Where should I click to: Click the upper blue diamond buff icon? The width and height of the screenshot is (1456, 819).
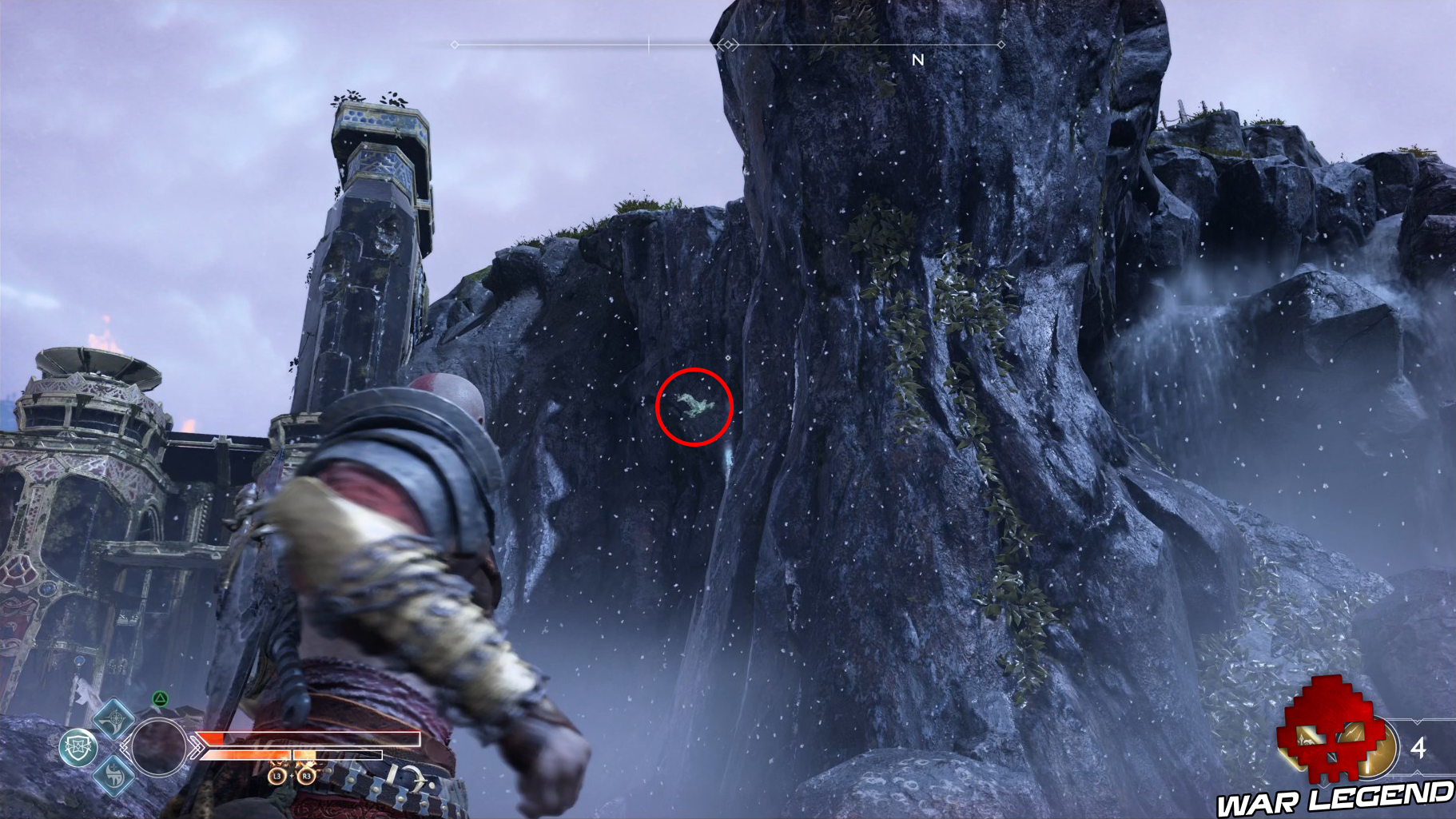[113, 721]
